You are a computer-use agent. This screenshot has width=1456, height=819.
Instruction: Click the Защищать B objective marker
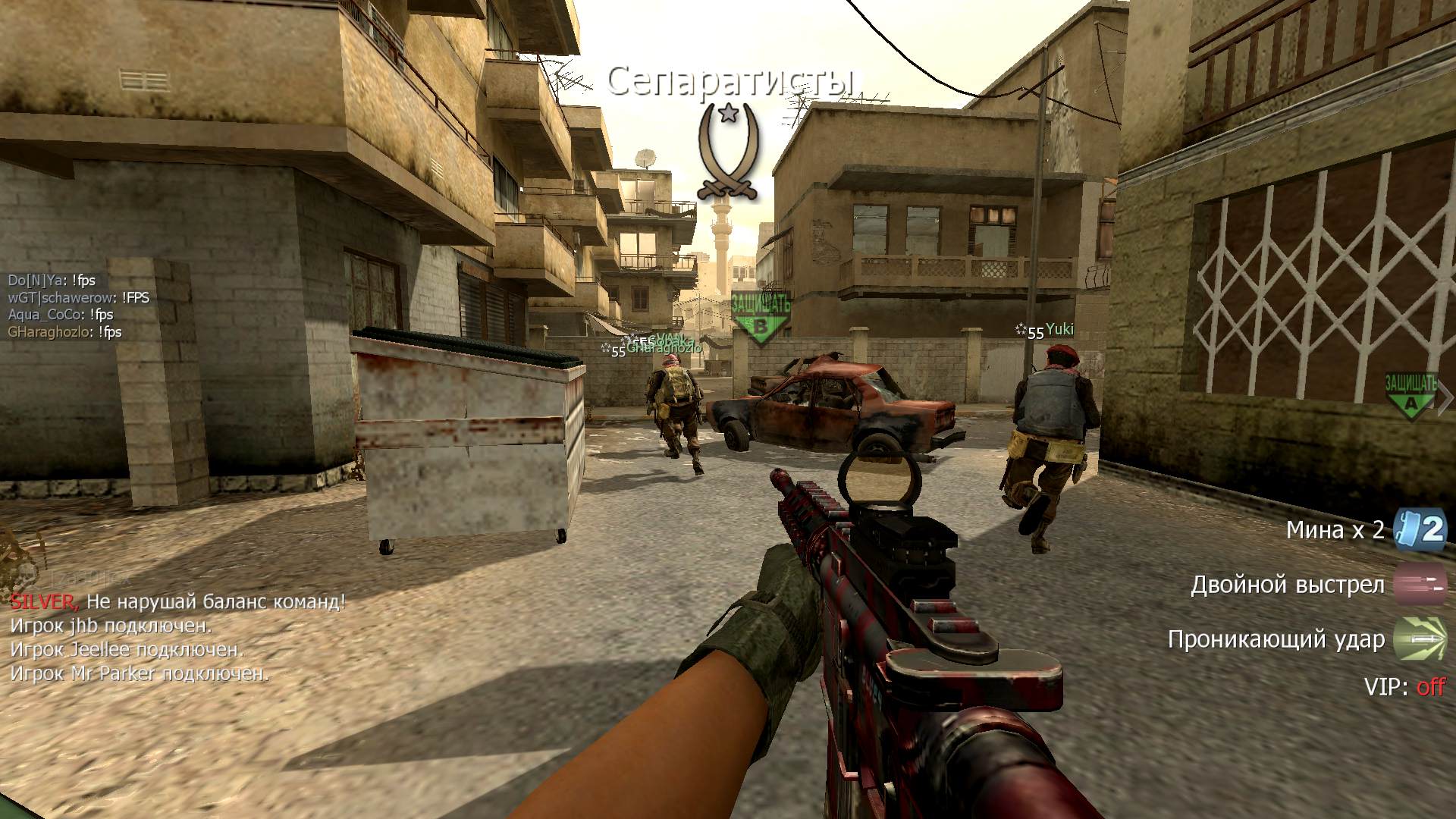tap(761, 318)
